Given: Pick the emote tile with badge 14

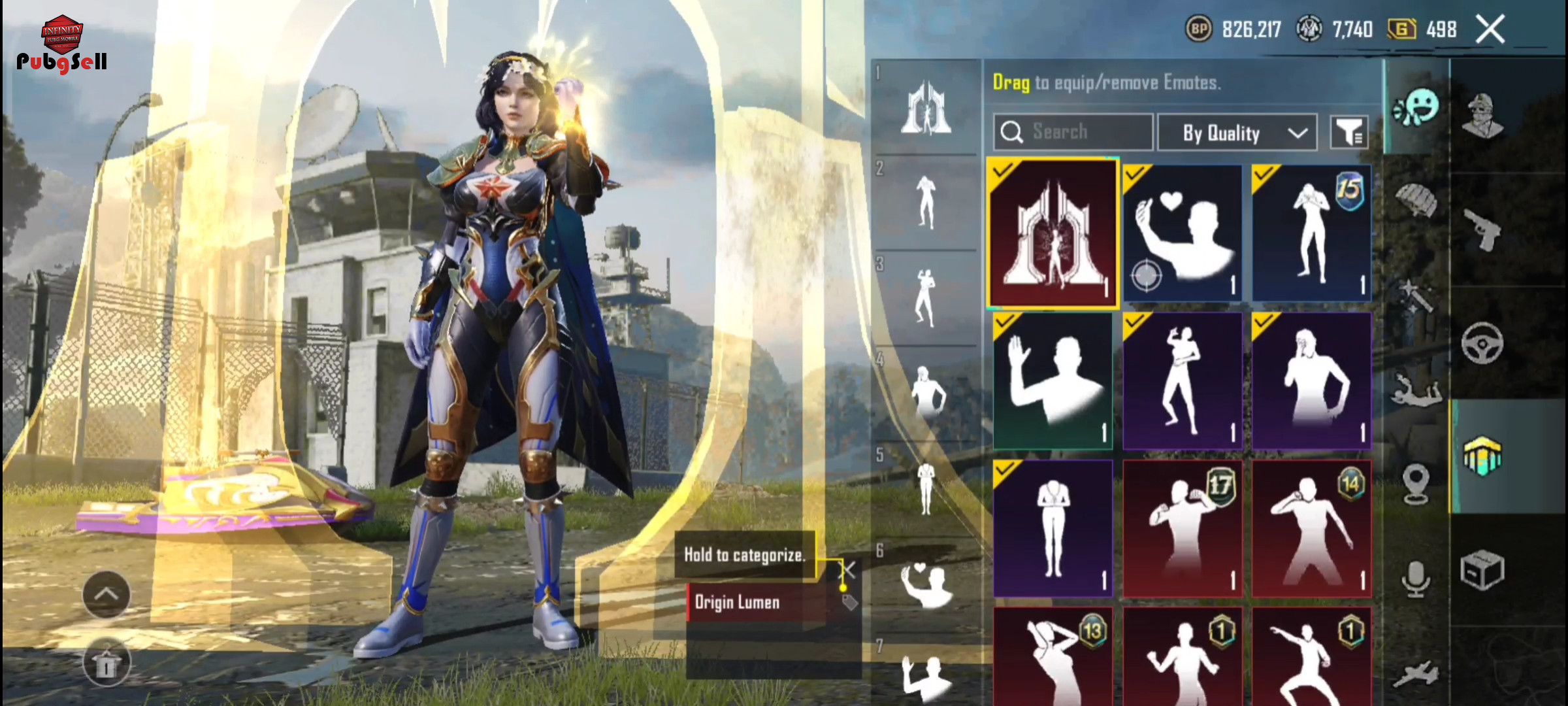Looking at the screenshot, I should point(1311,528).
